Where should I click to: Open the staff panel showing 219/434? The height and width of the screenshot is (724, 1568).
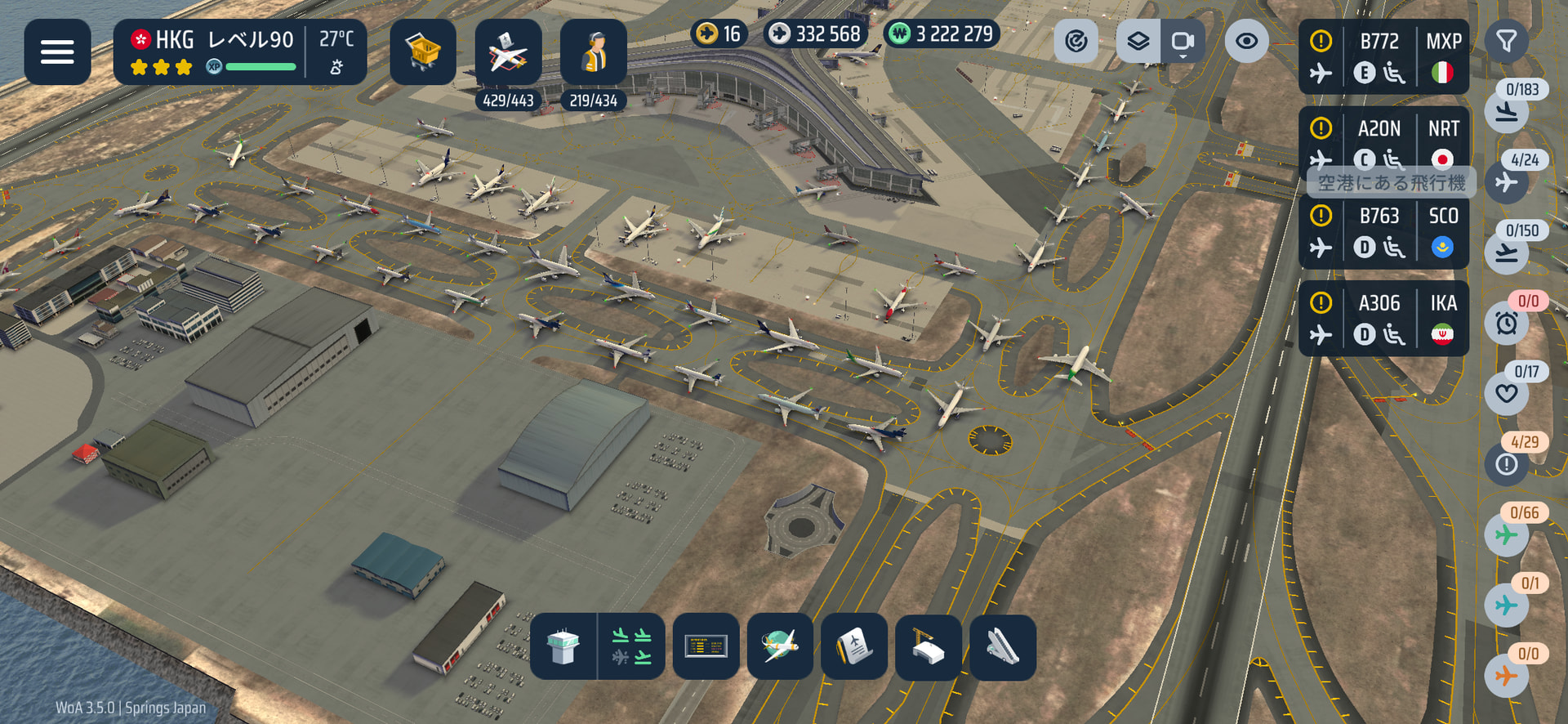594,52
